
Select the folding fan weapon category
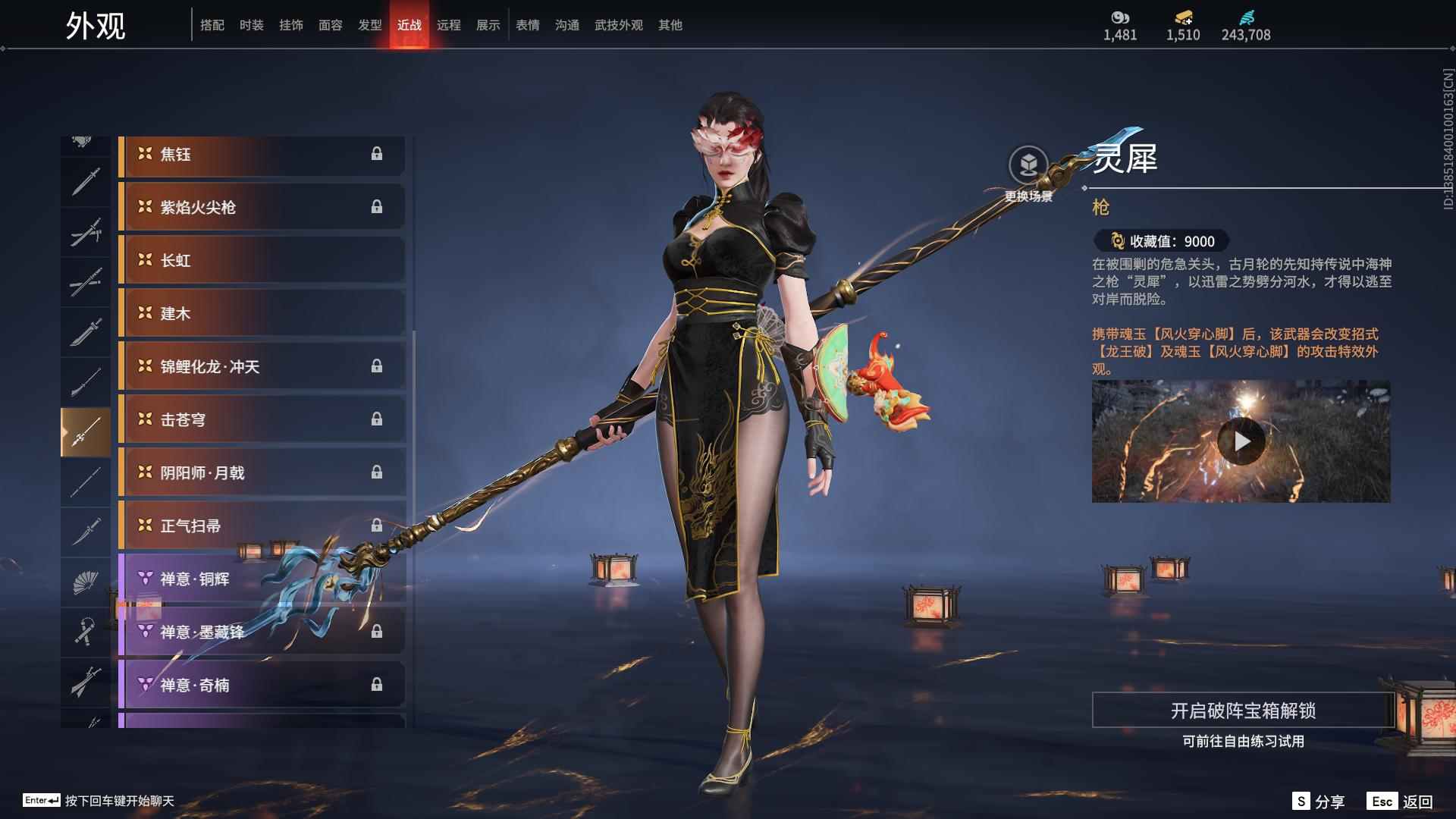[86, 582]
